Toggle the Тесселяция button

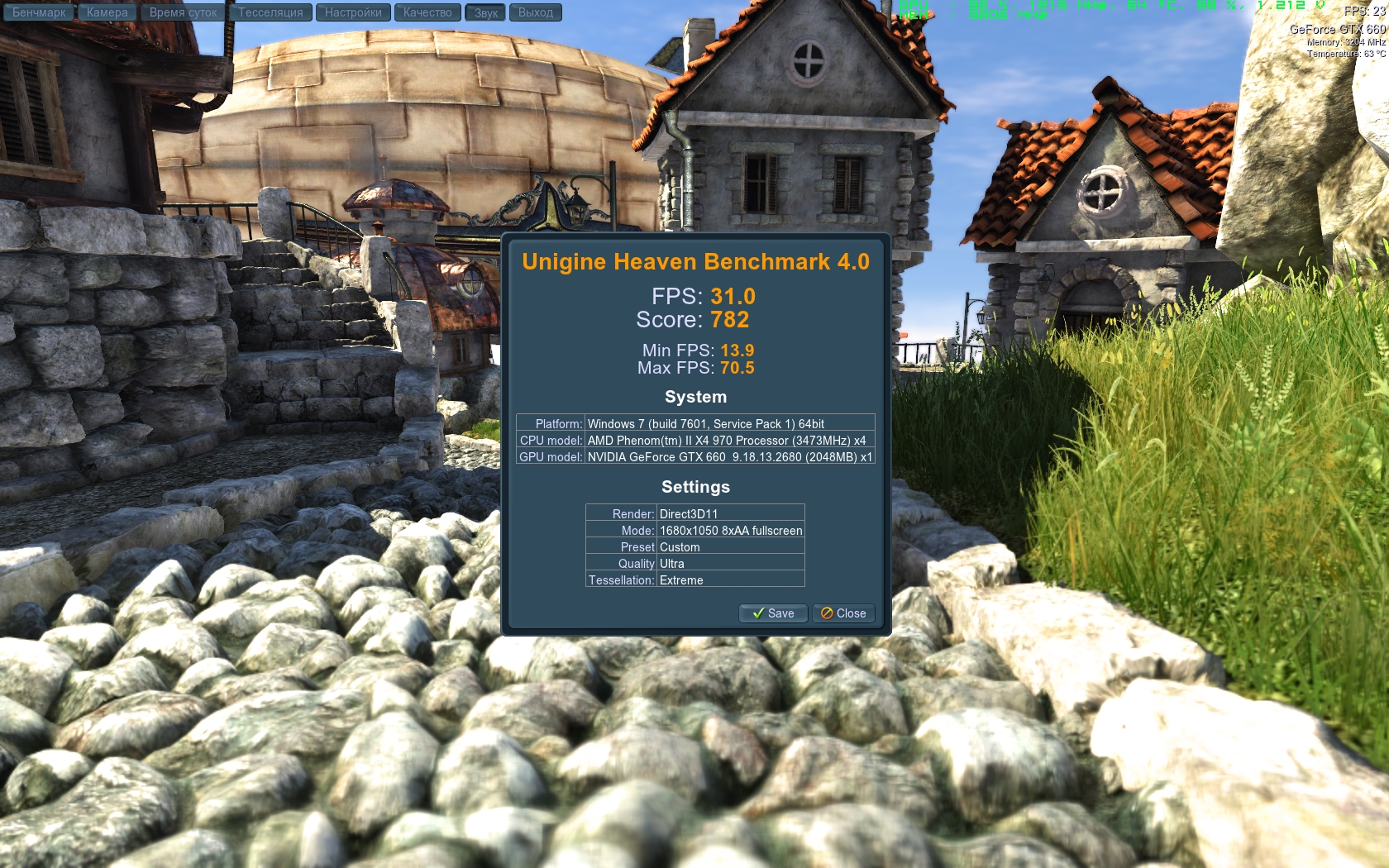click(270, 12)
